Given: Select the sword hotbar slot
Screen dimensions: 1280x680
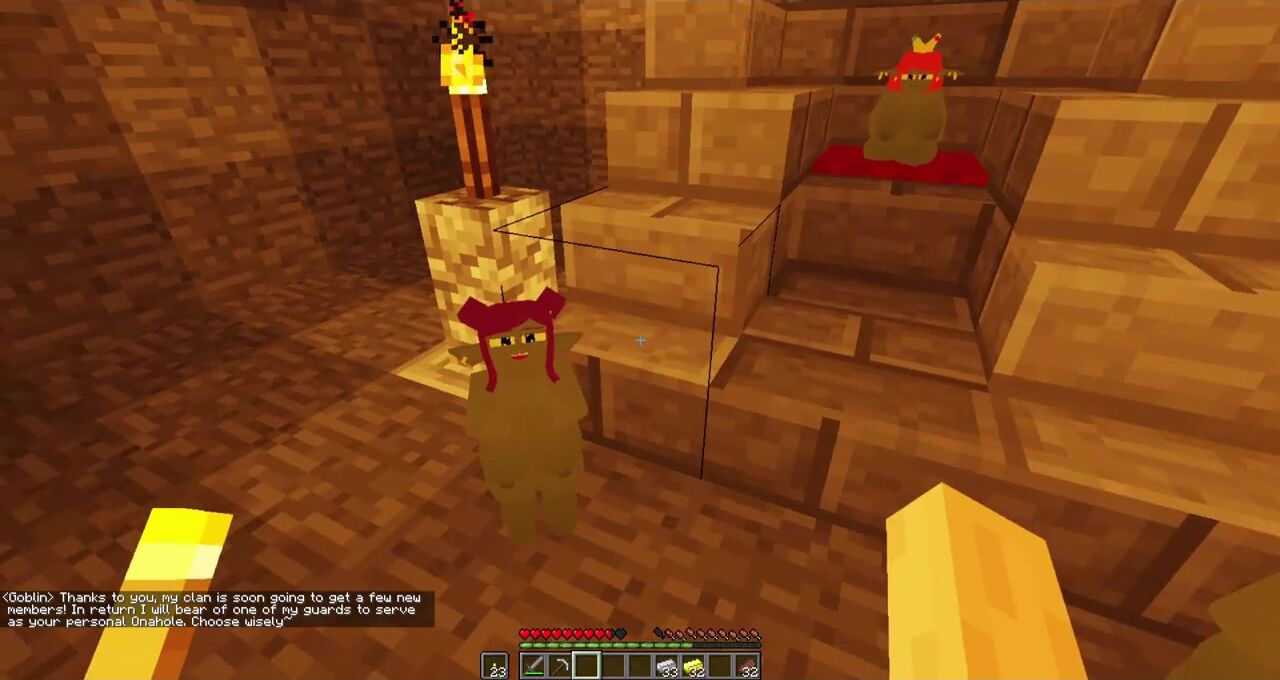Looking at the screenshot, I should tap(533, 665).
